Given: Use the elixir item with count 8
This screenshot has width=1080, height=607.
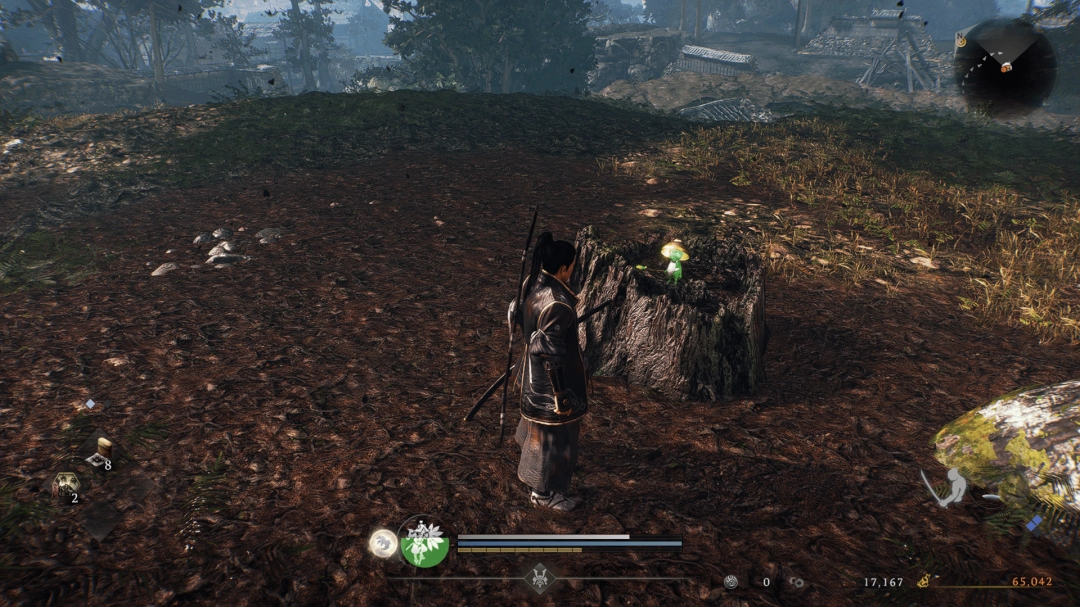Looking at the screenshot, I should coord(100,453).
